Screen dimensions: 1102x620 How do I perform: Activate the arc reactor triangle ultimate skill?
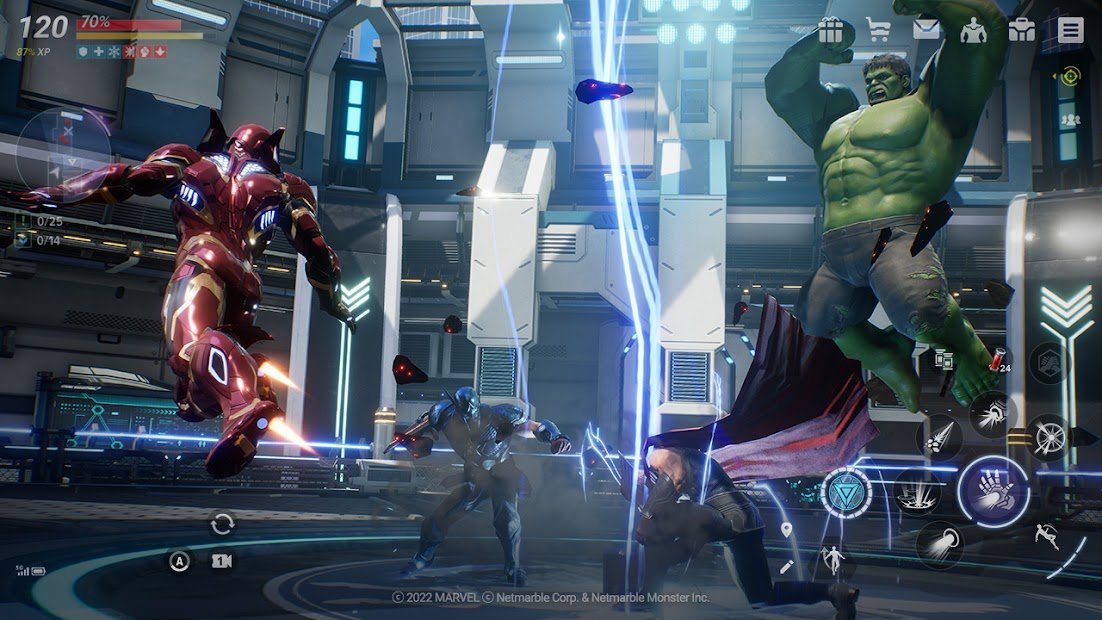point(846,492)
